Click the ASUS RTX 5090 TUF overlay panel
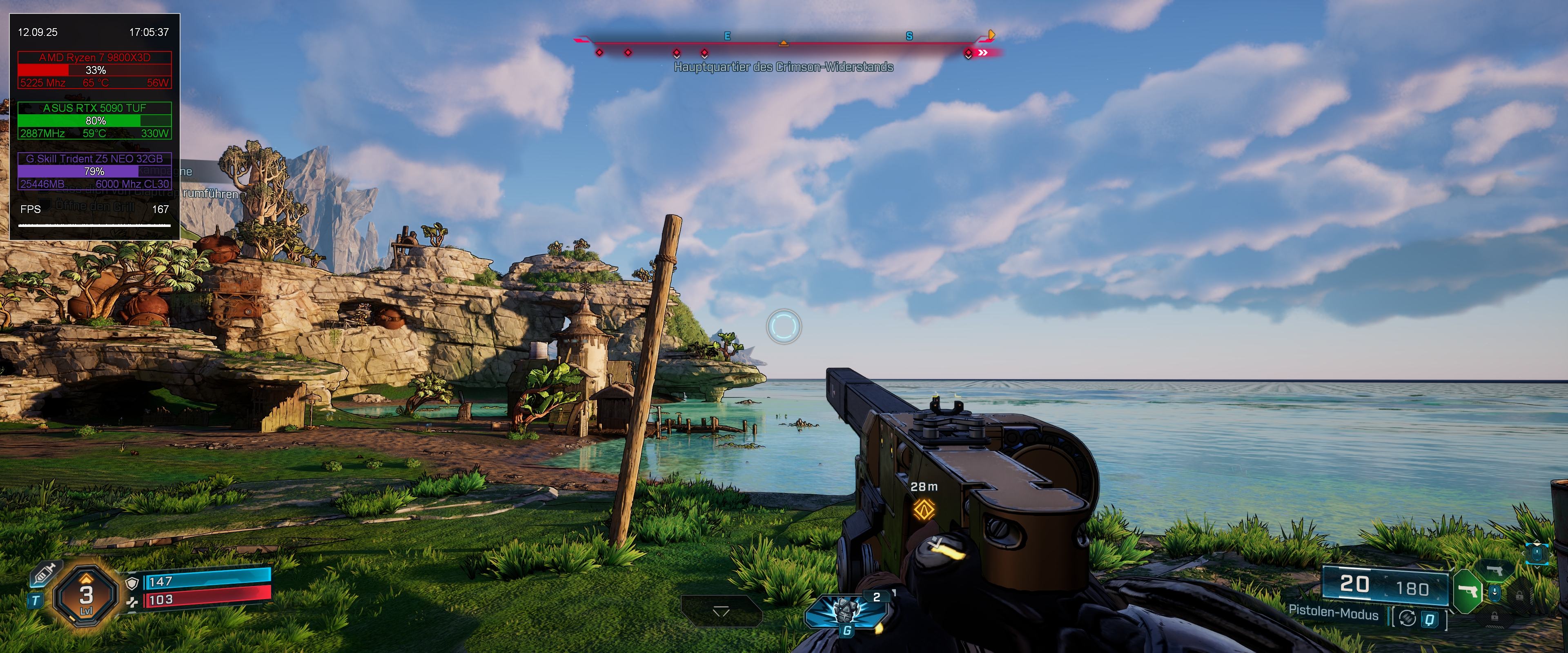1568x653 pixels. [x=94, y=120]
